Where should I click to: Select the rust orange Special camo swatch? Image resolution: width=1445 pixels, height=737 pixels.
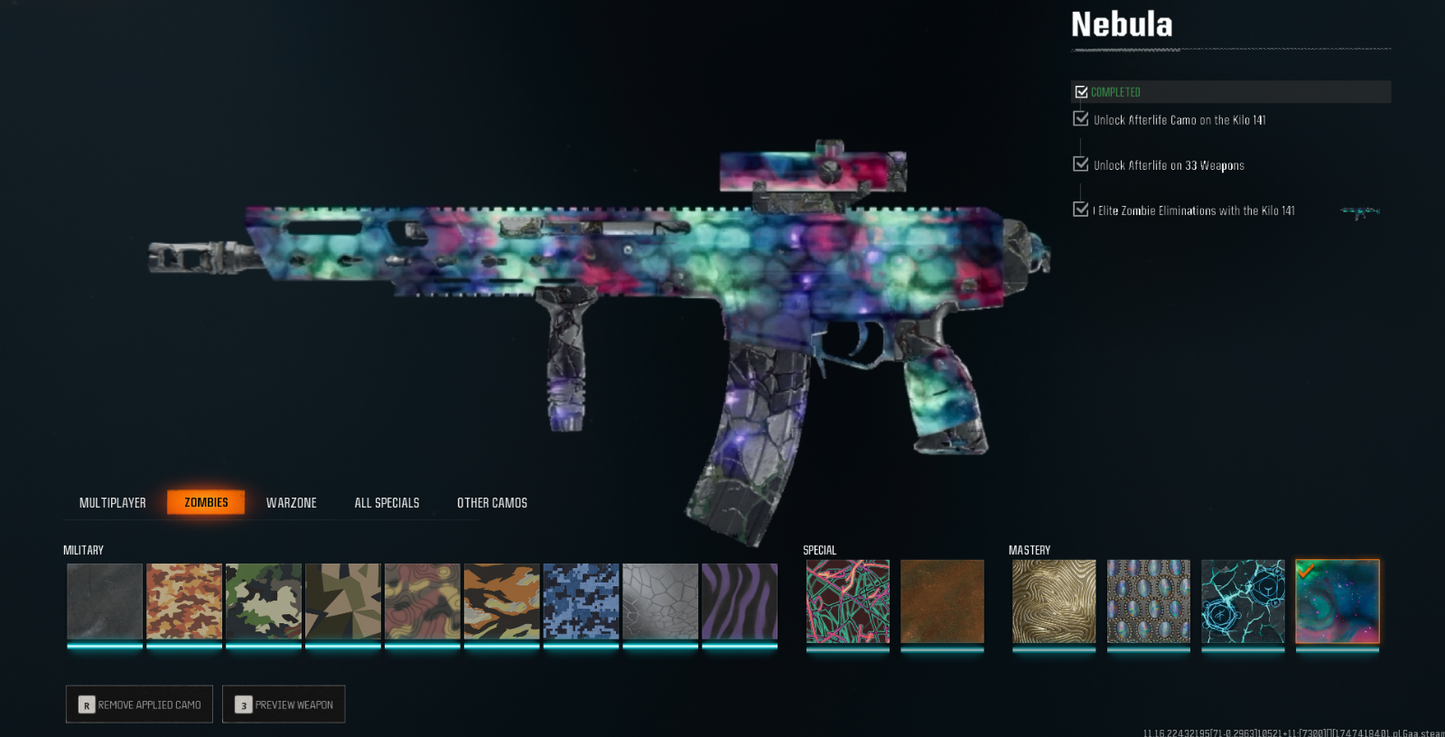[941, 602]
